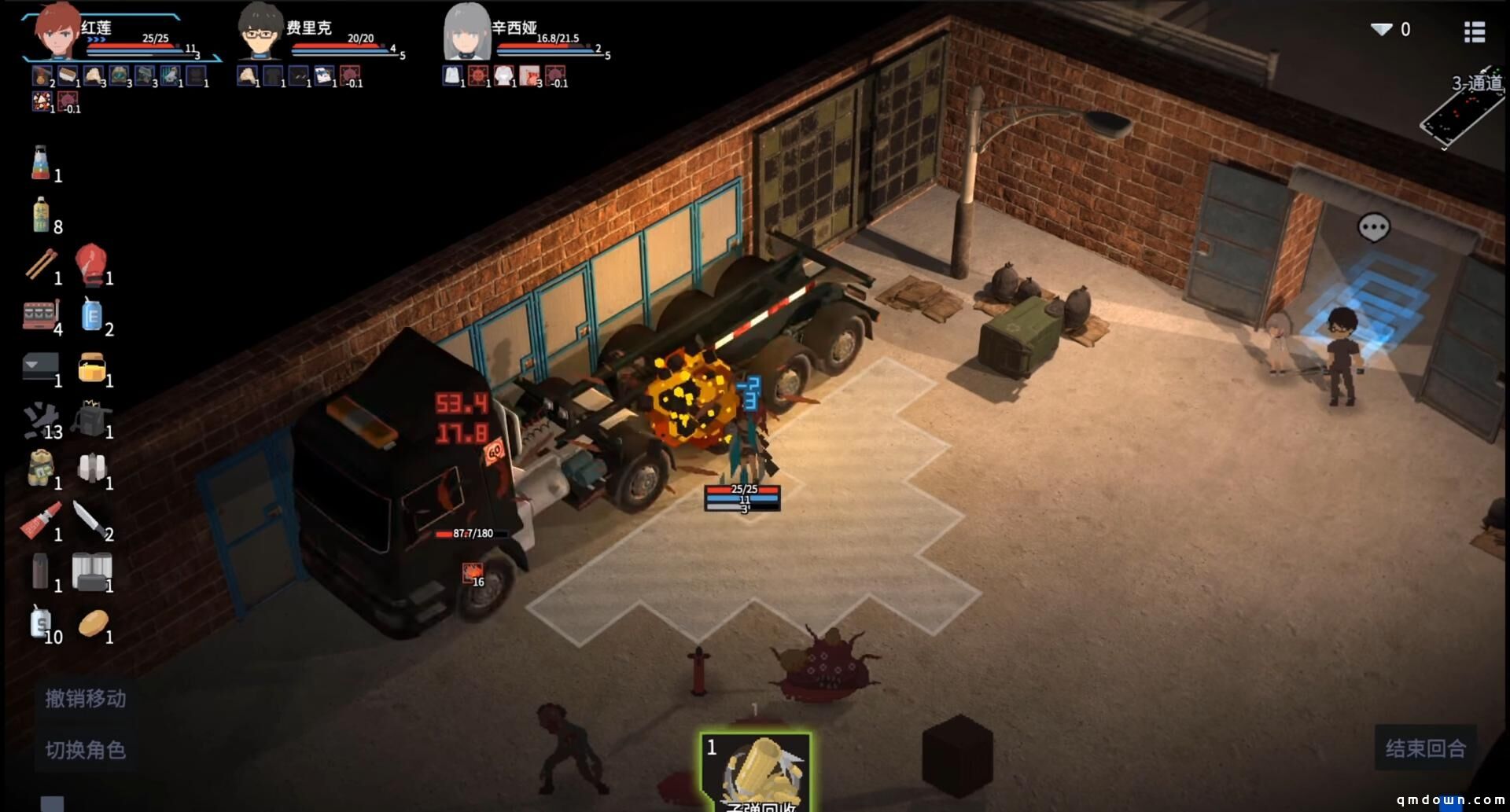Switch character using the 切换角色 button
The image size is (1510, 812).
pos(85,750)
